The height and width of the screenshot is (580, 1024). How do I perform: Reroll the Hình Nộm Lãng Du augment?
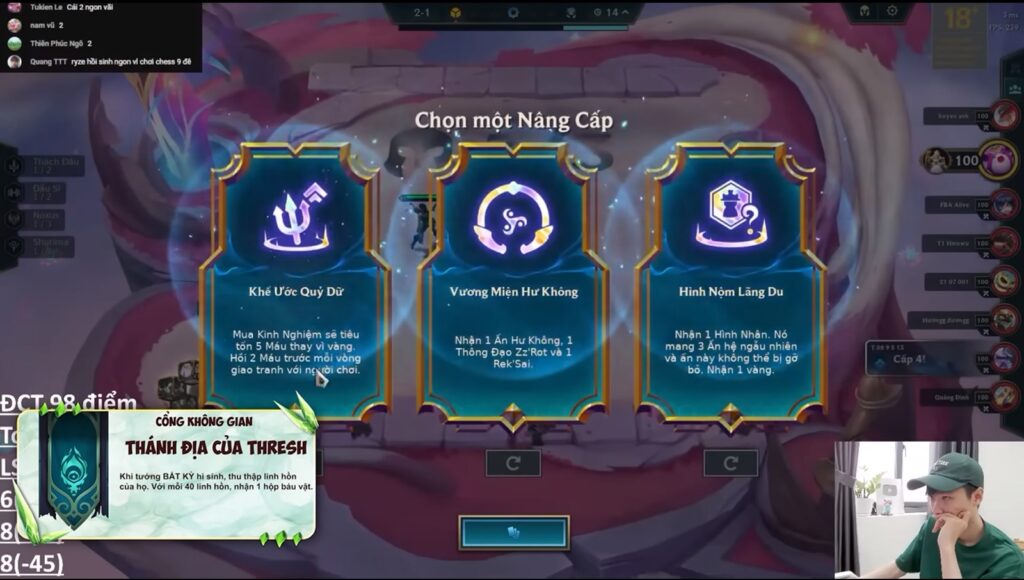(730, 463)
